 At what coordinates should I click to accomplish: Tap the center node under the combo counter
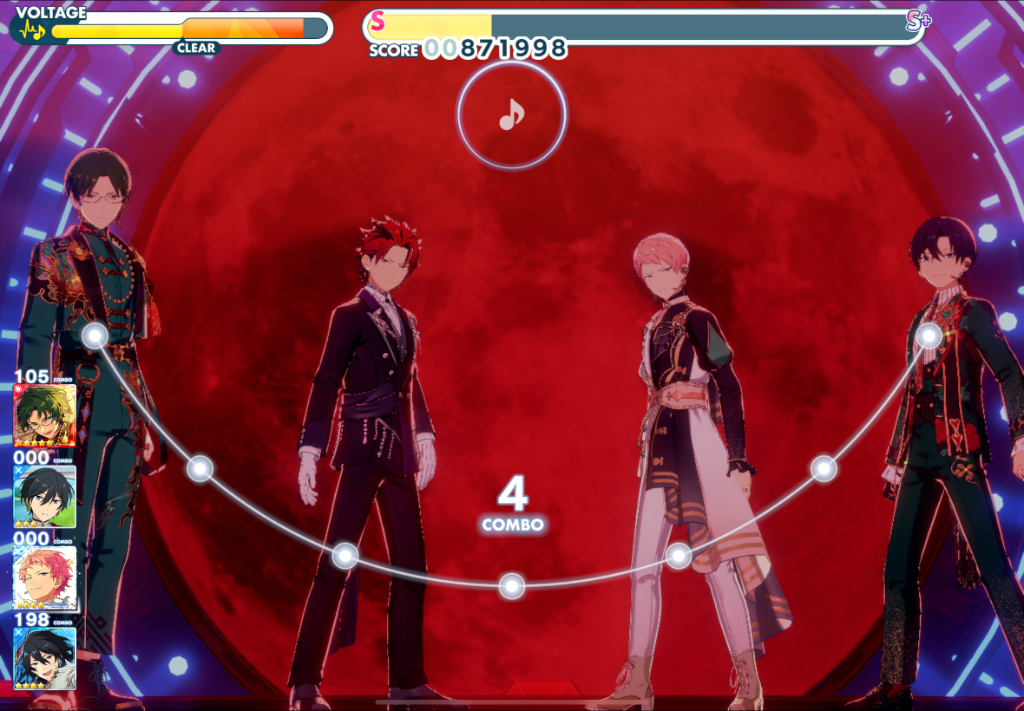click(x=512, y=586)
